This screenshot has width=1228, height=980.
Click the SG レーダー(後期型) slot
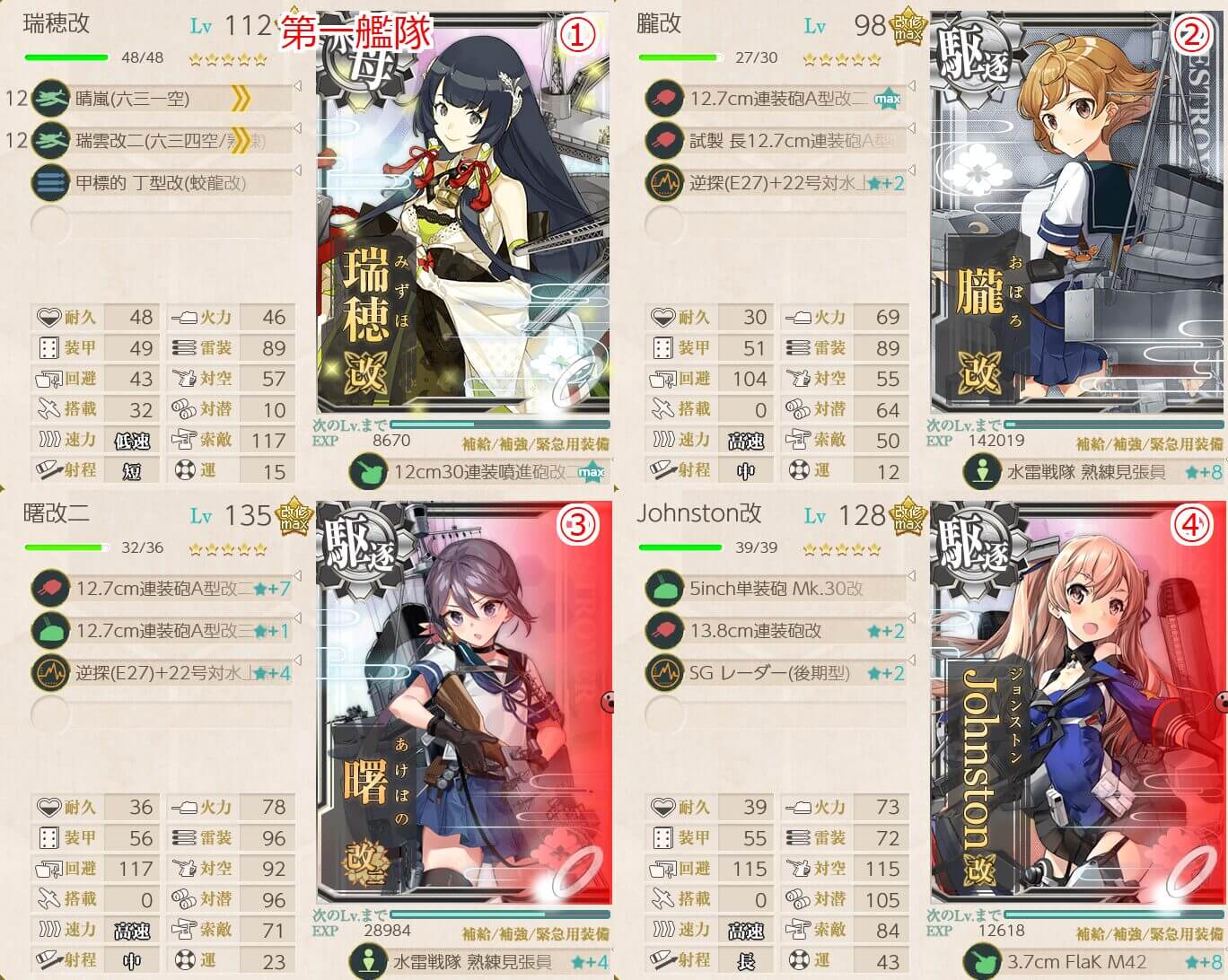[x=776, y=672]
